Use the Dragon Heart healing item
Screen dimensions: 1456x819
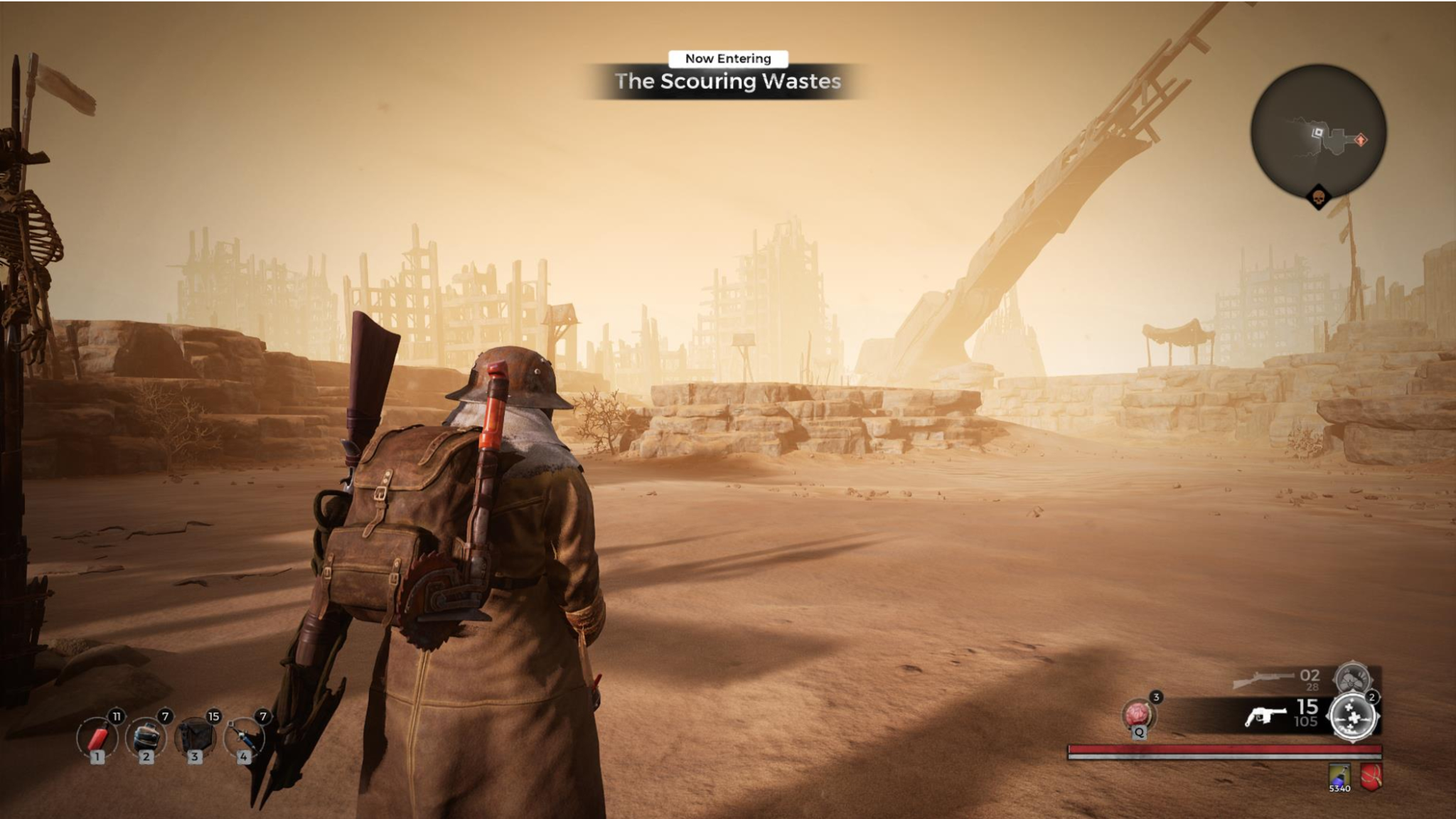pos(1138,714)
